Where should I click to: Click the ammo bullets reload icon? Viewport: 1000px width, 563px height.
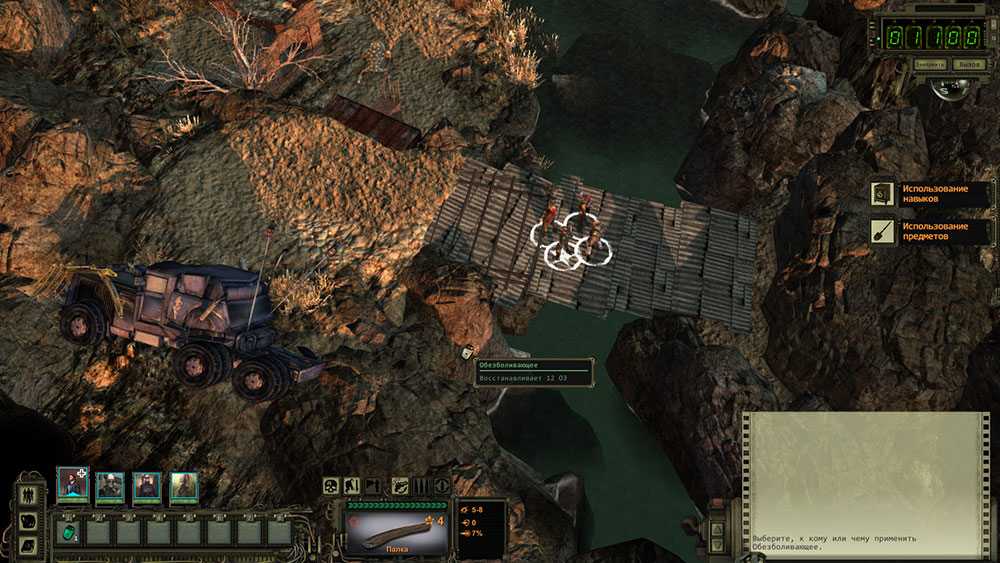421,486
